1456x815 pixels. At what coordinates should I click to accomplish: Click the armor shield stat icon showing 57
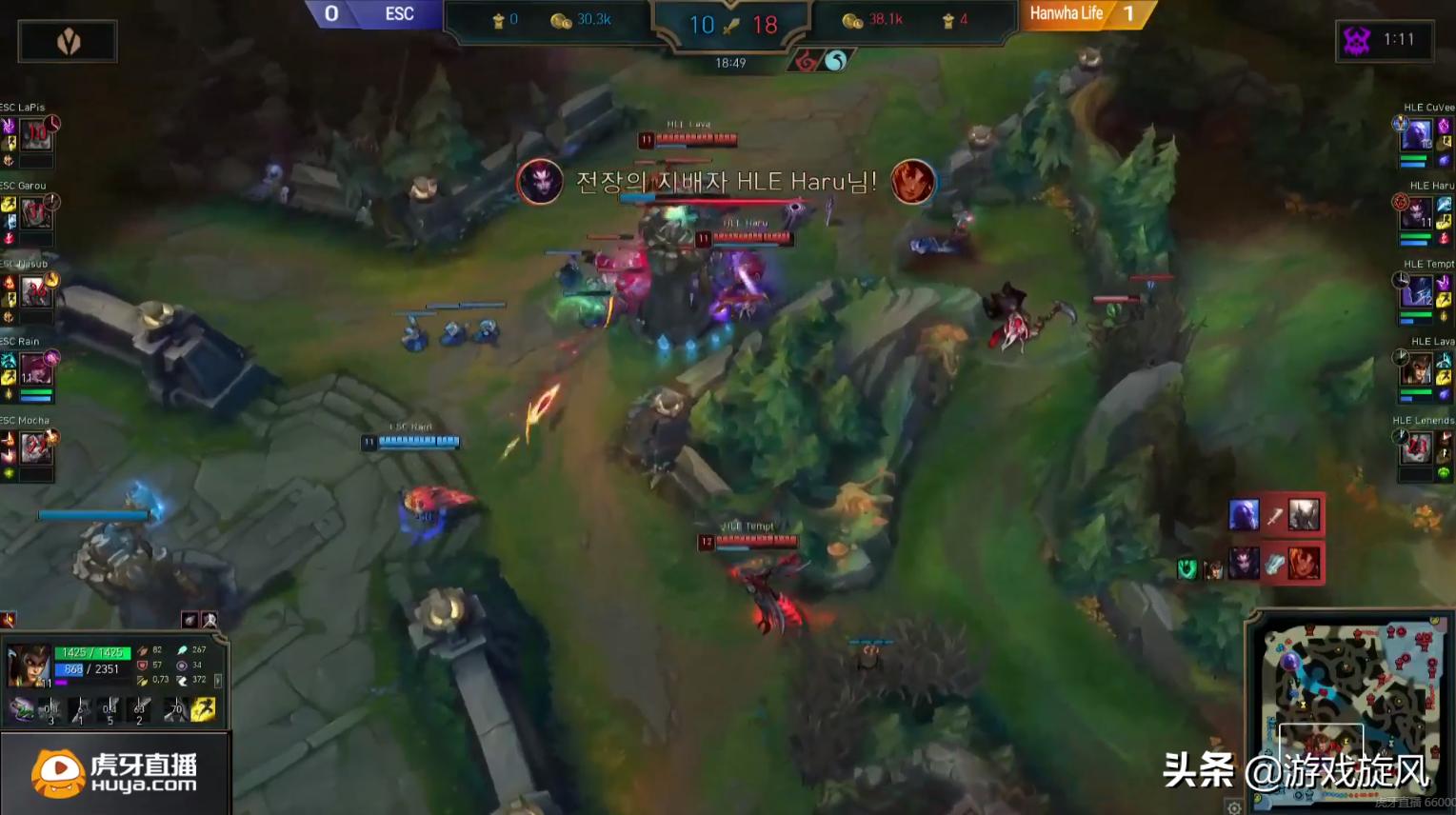click(x=141, y=665)
